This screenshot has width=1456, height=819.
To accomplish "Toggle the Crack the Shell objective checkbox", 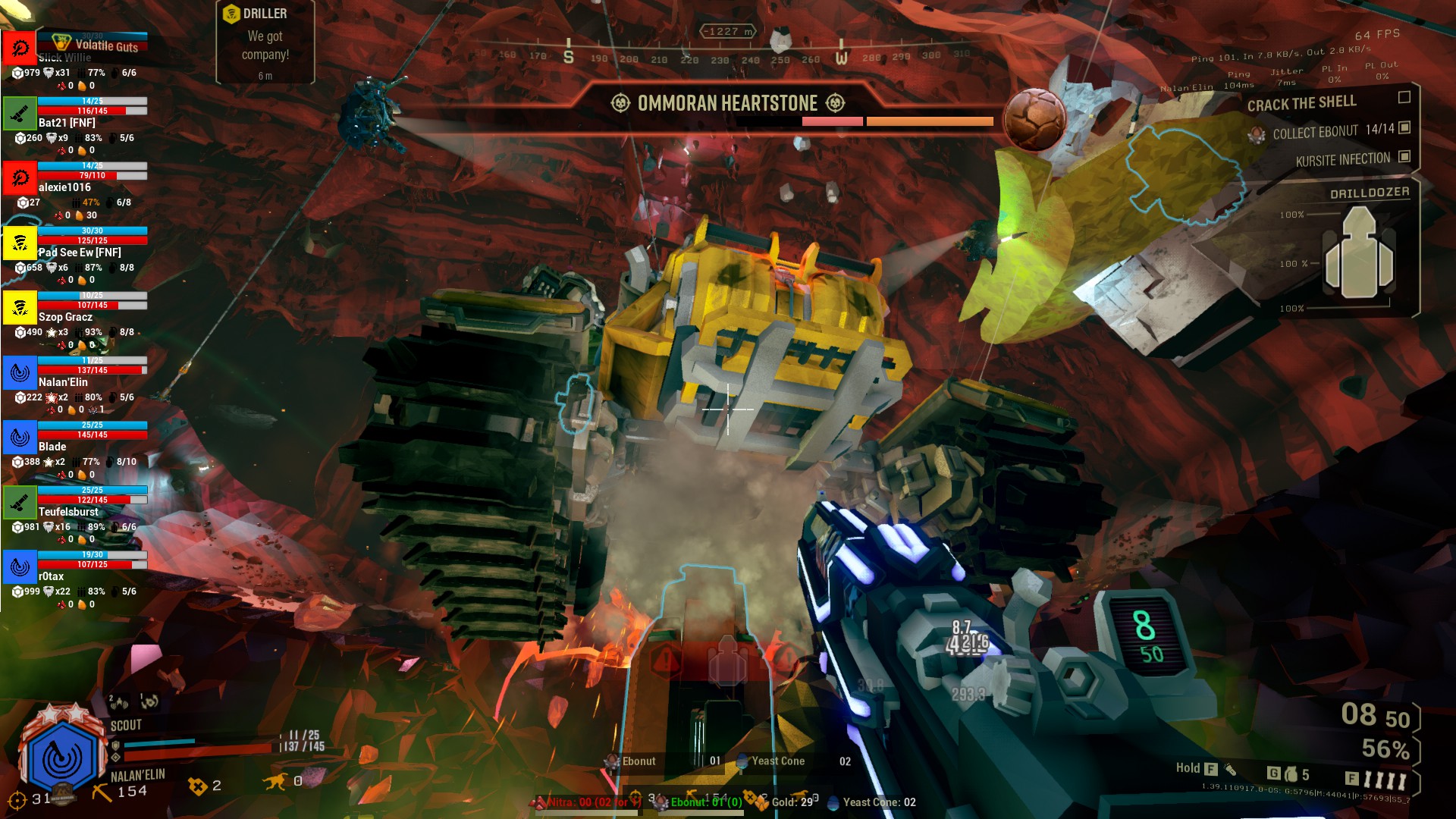I will (x=1404, y=98).
